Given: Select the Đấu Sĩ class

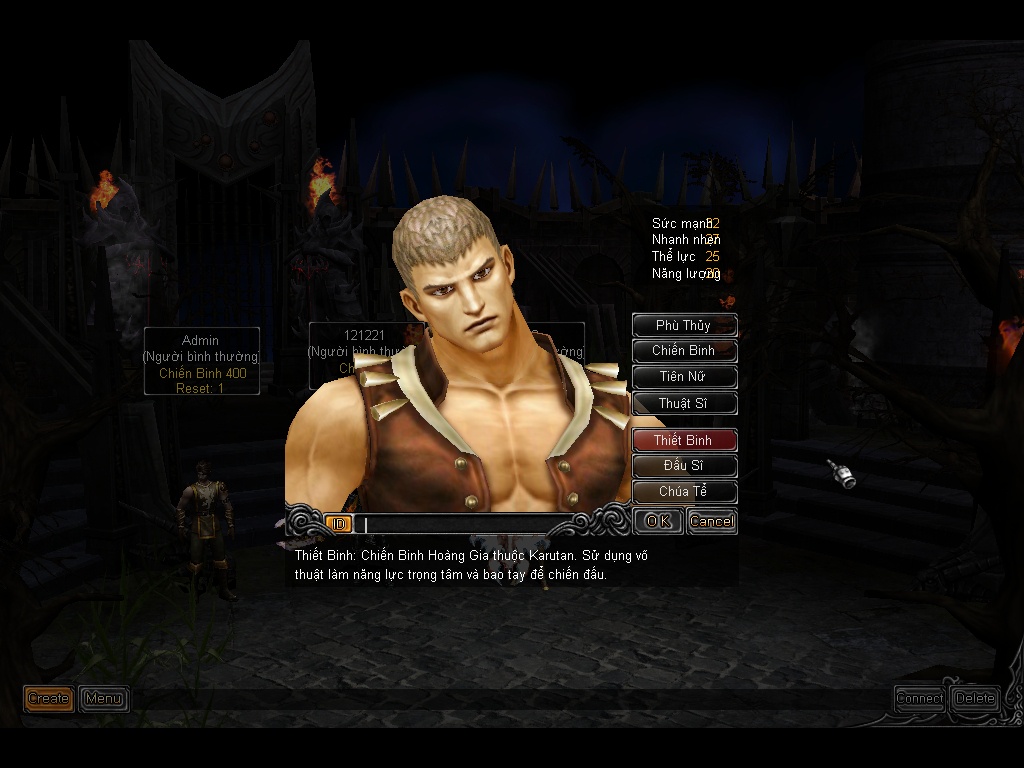Looking at the screenshot, I should tap(684, 466).
